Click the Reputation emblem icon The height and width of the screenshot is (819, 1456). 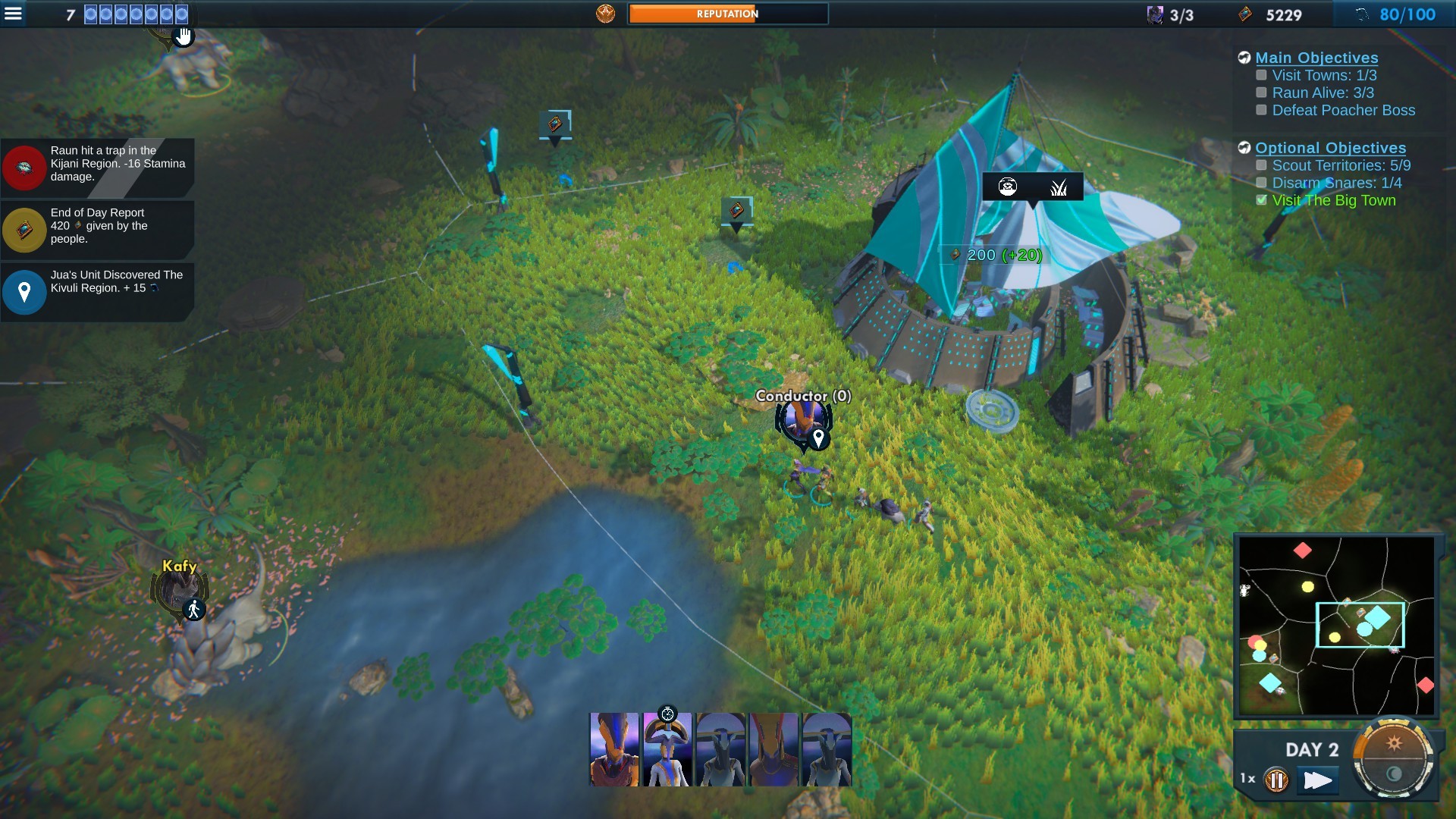pyautogui.click(x=605, y=14)
